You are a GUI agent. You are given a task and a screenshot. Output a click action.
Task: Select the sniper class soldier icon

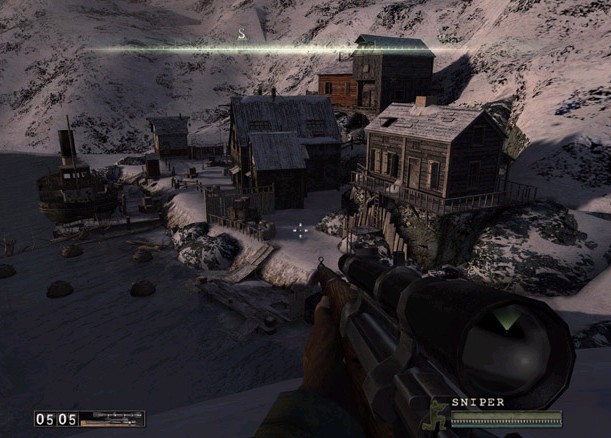coord(438,411)
